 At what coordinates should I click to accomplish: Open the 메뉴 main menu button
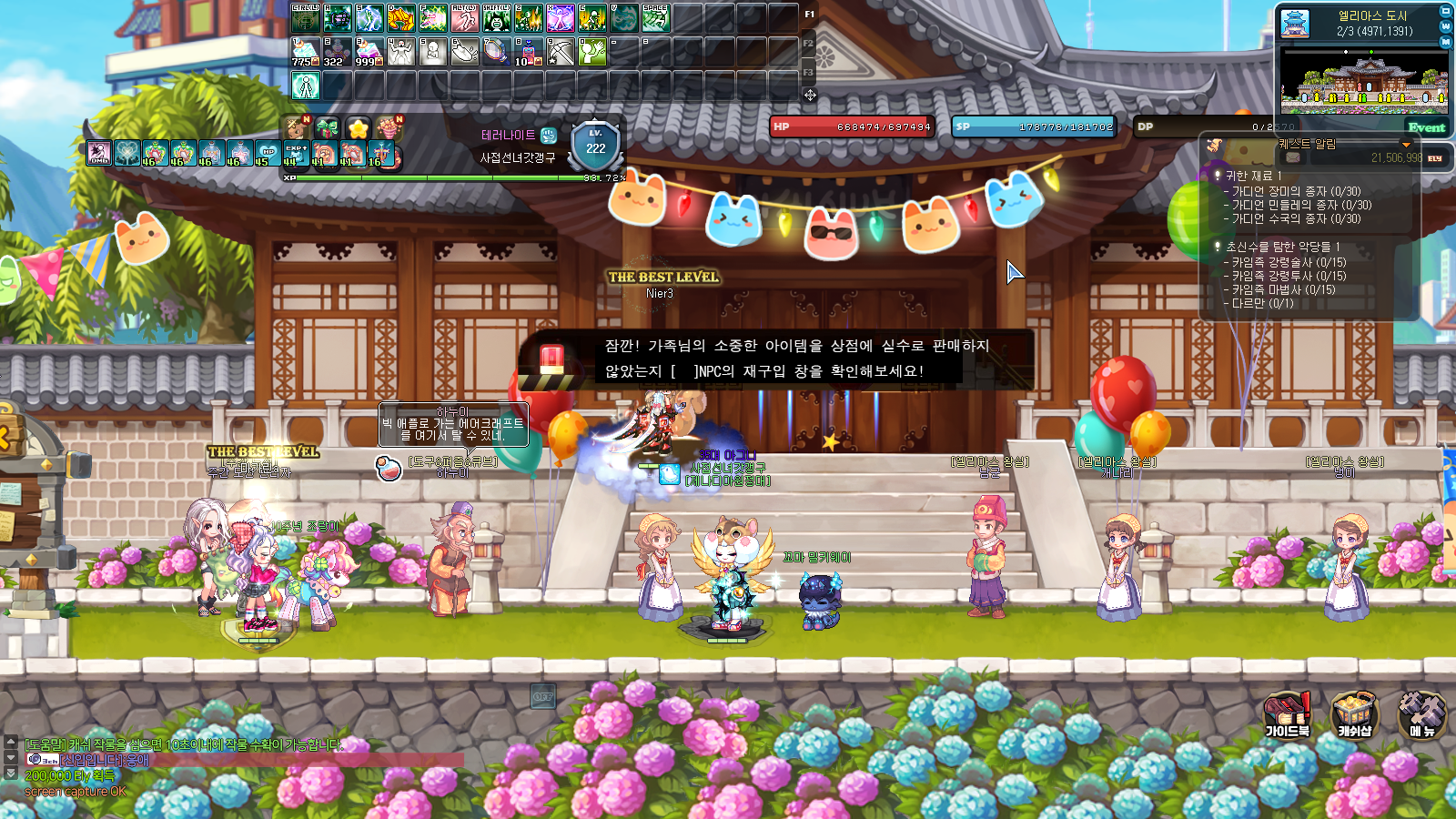1421,713
